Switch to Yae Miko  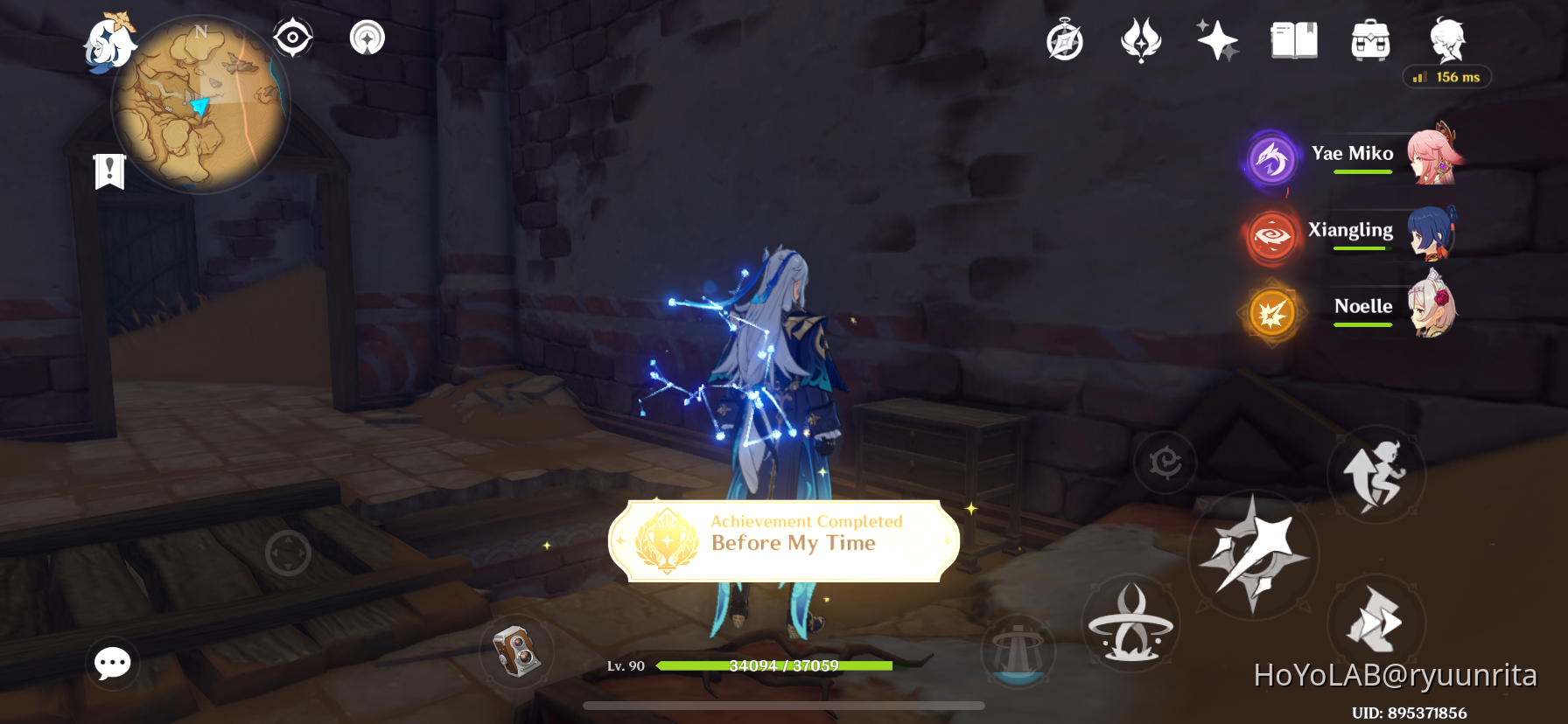click(1271, 158)
